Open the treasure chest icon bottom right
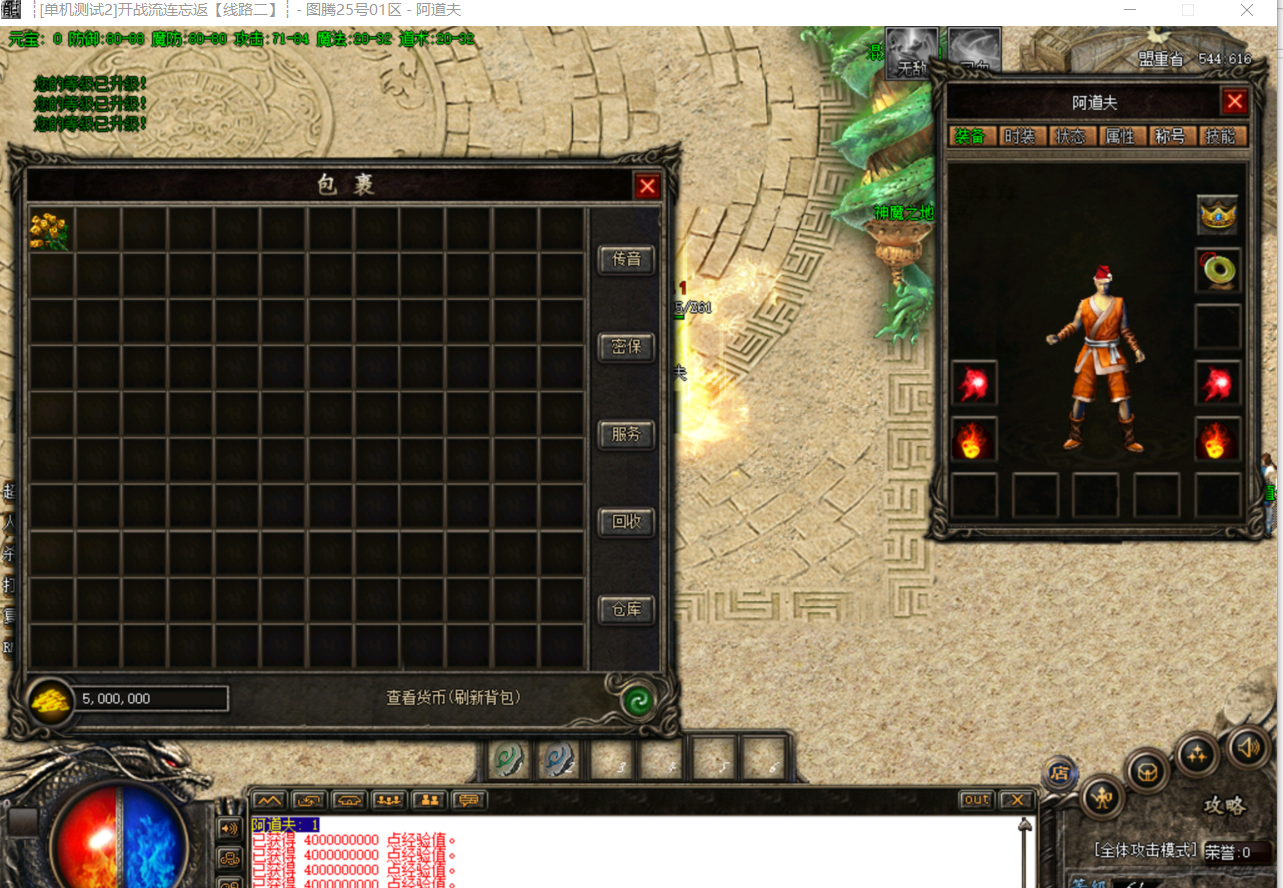The height and width of the screenshot is (888, 1283). click(1144, 771)
